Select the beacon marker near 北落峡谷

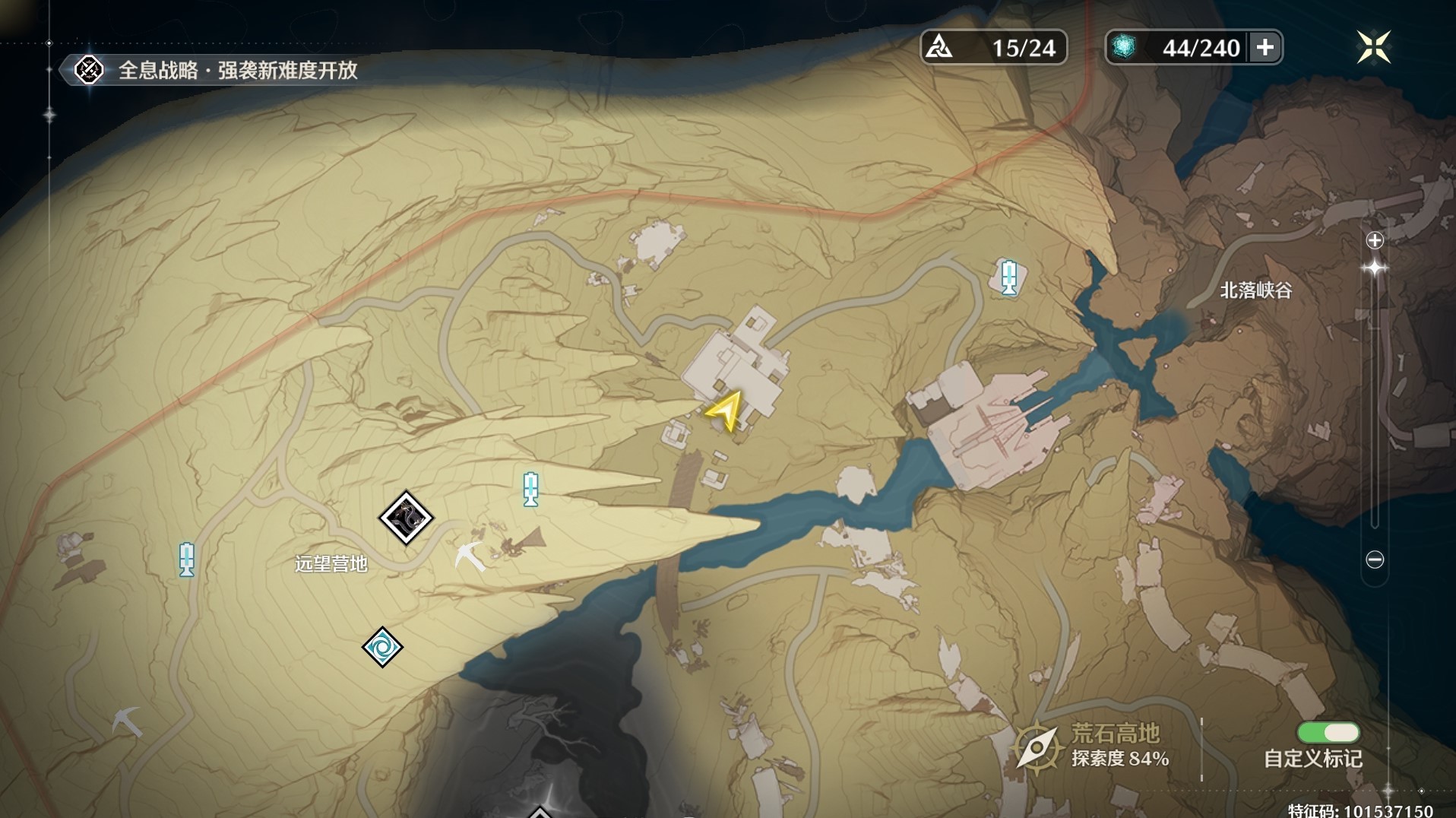(1009, 277)
